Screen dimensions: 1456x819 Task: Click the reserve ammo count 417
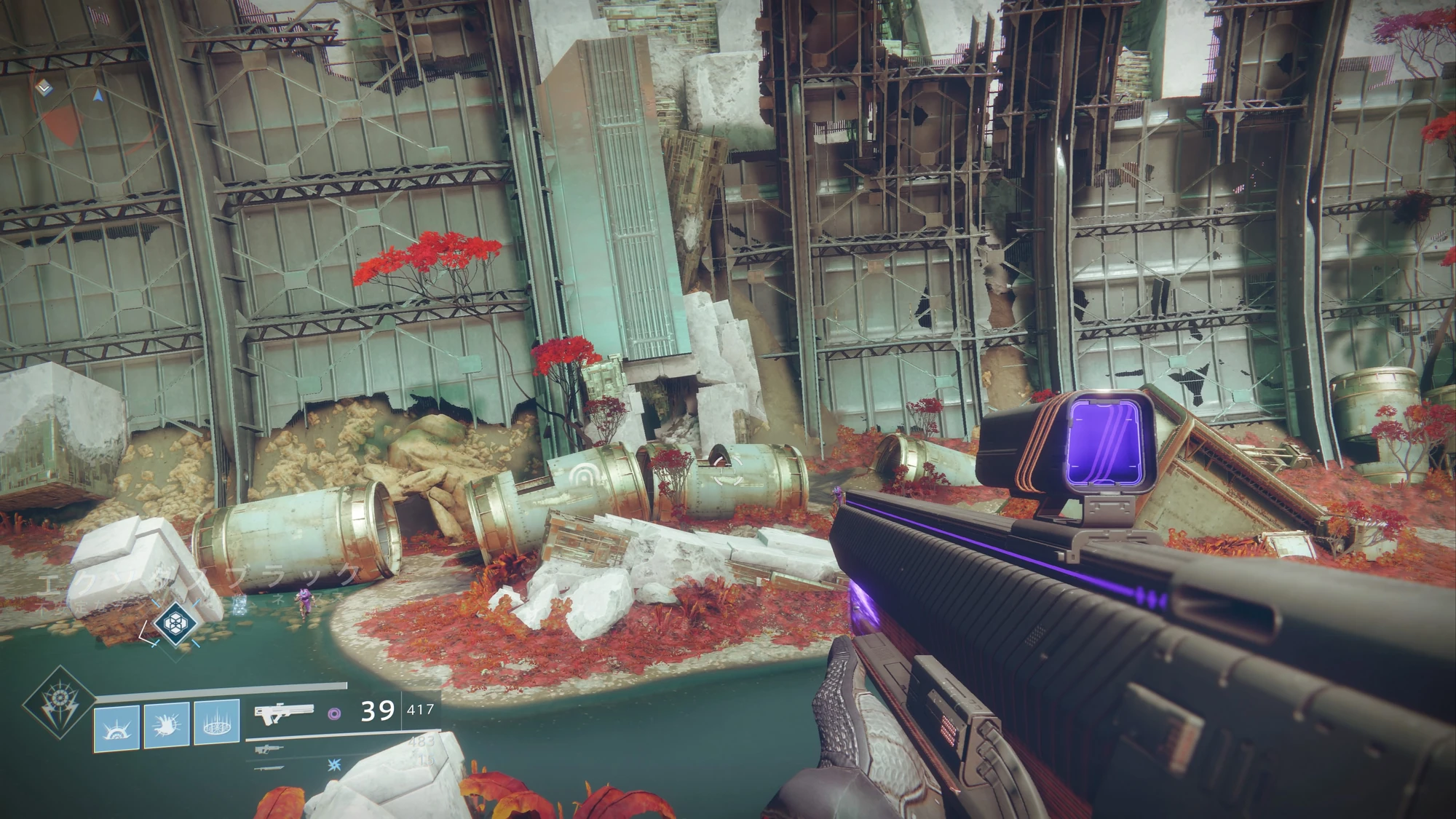coord(421,710)
